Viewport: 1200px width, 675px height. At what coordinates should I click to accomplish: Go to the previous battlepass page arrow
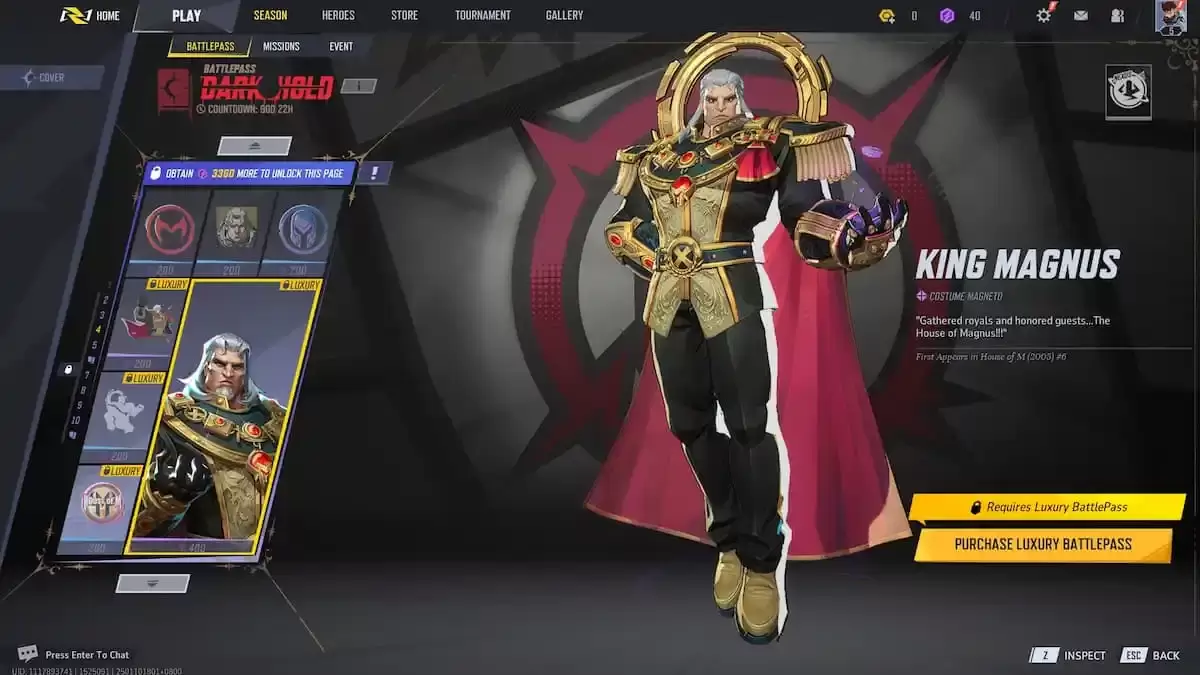click(x=254, y=146)
